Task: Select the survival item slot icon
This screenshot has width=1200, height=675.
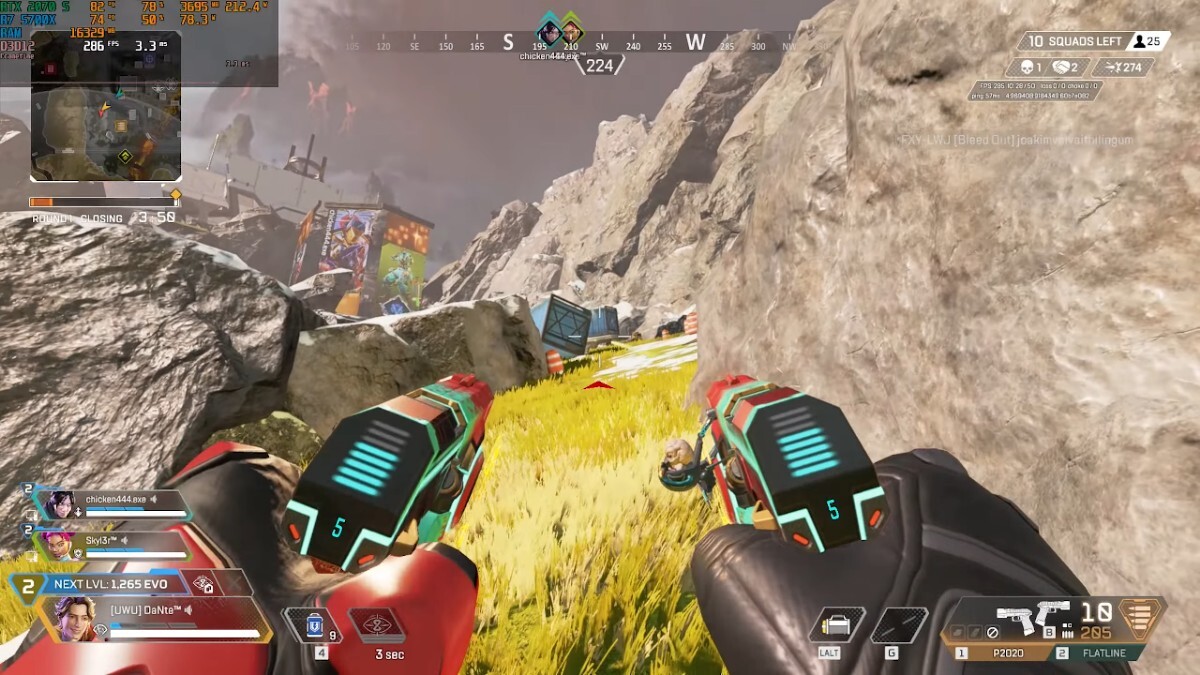Action: pyautogui.click(x=836, y=626)
